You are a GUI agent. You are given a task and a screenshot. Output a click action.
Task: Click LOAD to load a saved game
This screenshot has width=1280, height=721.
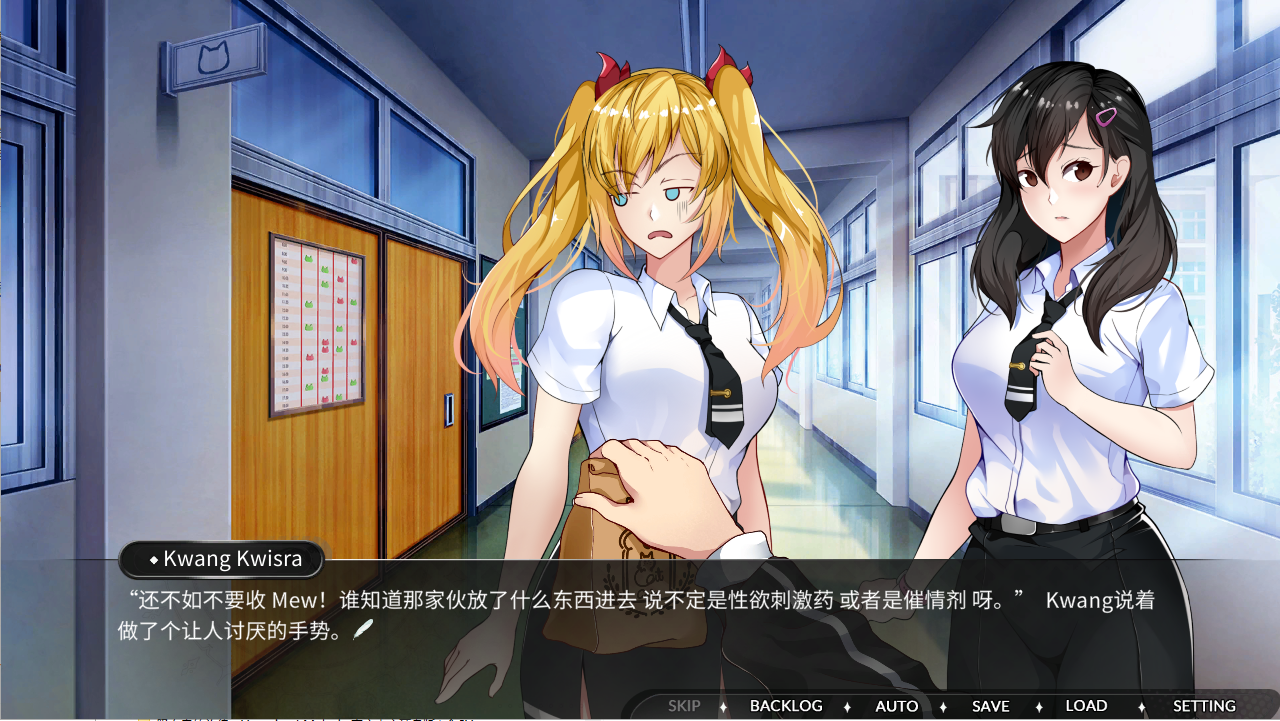1086,705
